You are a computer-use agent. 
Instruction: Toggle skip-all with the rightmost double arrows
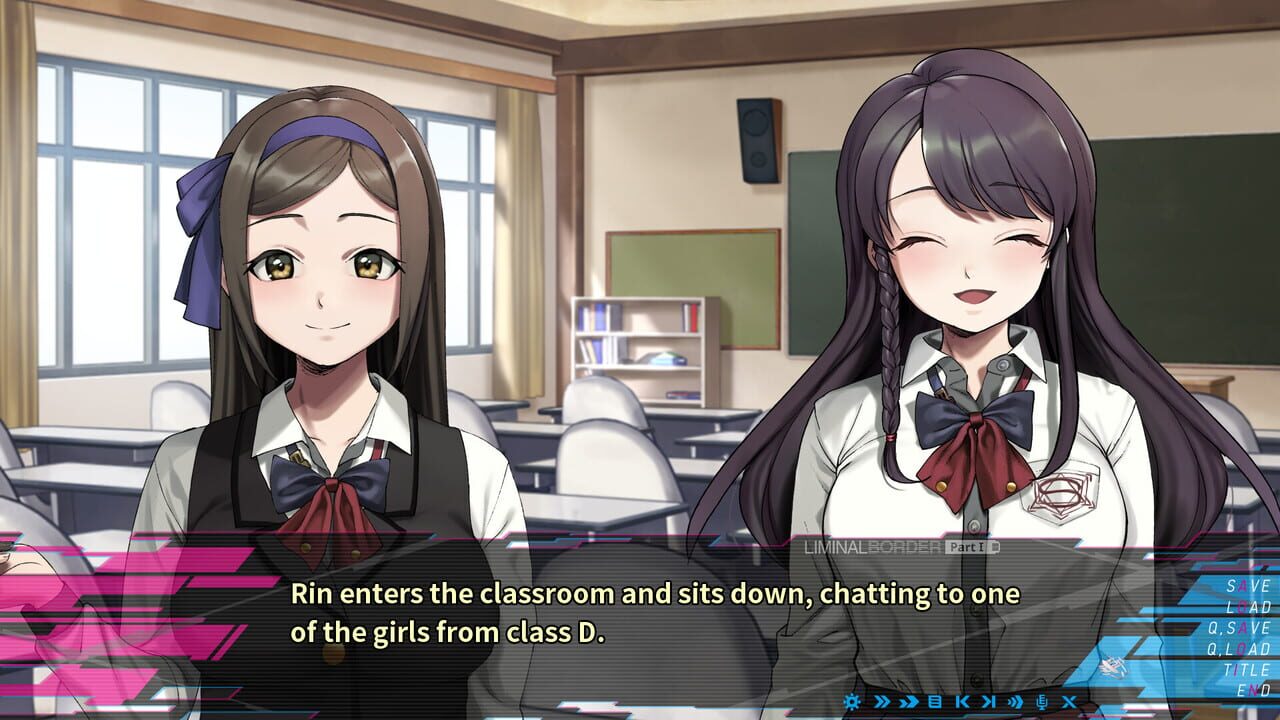click(x=1015, y=701)
